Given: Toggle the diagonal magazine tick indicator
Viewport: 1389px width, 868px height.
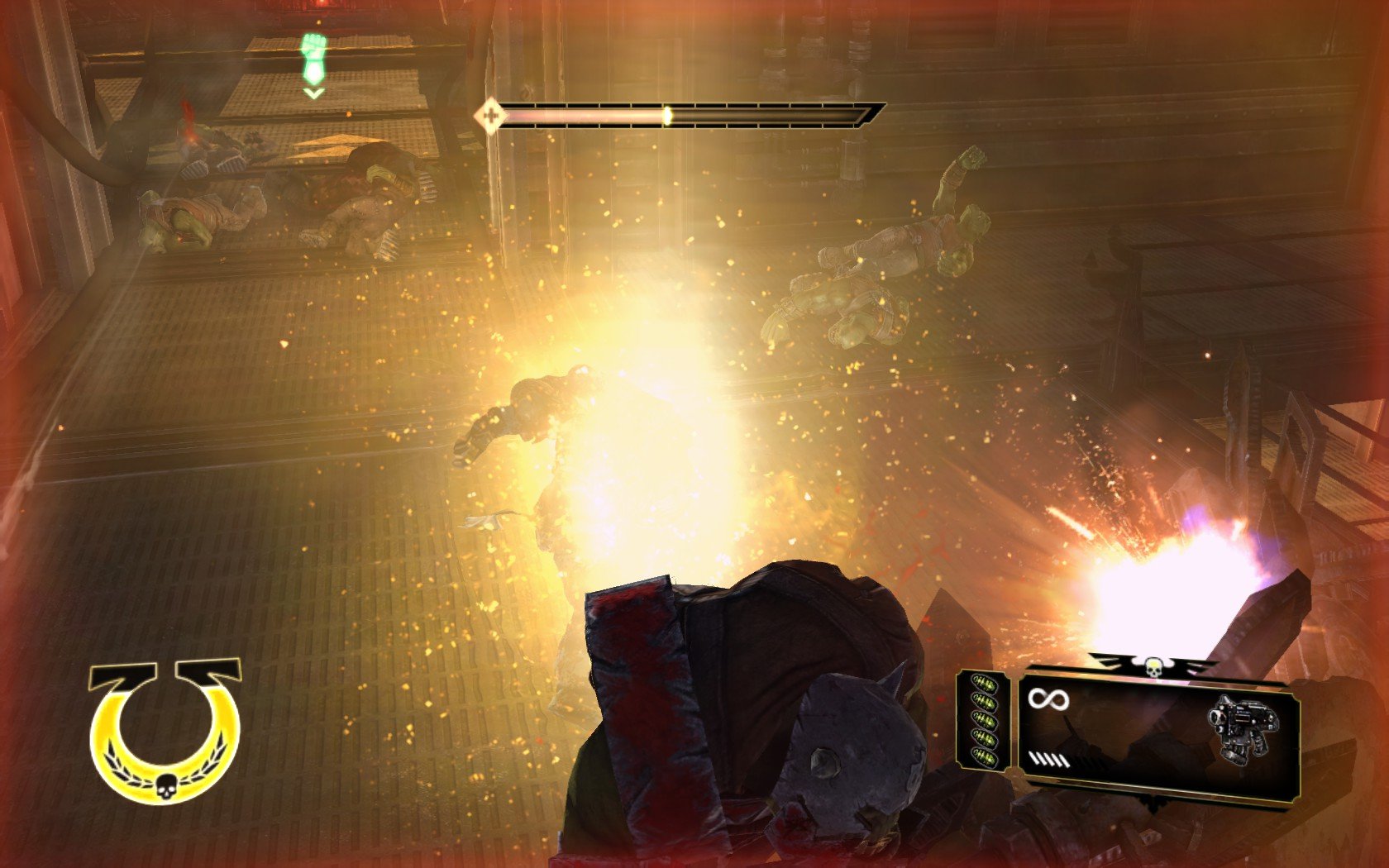Looking at the screenshot, I should tap(1048, 760).
